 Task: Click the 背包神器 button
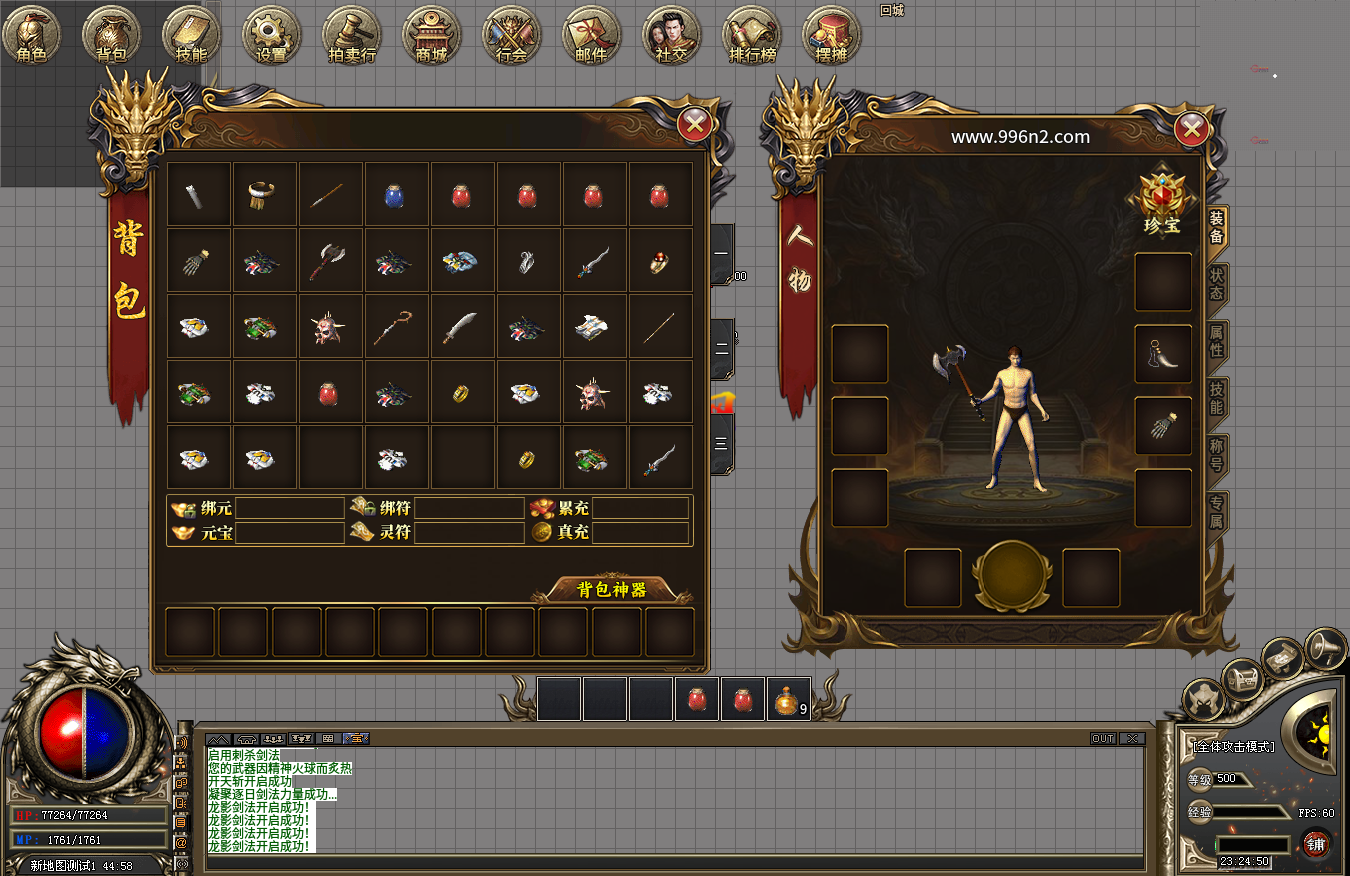[x=612, y=589]
